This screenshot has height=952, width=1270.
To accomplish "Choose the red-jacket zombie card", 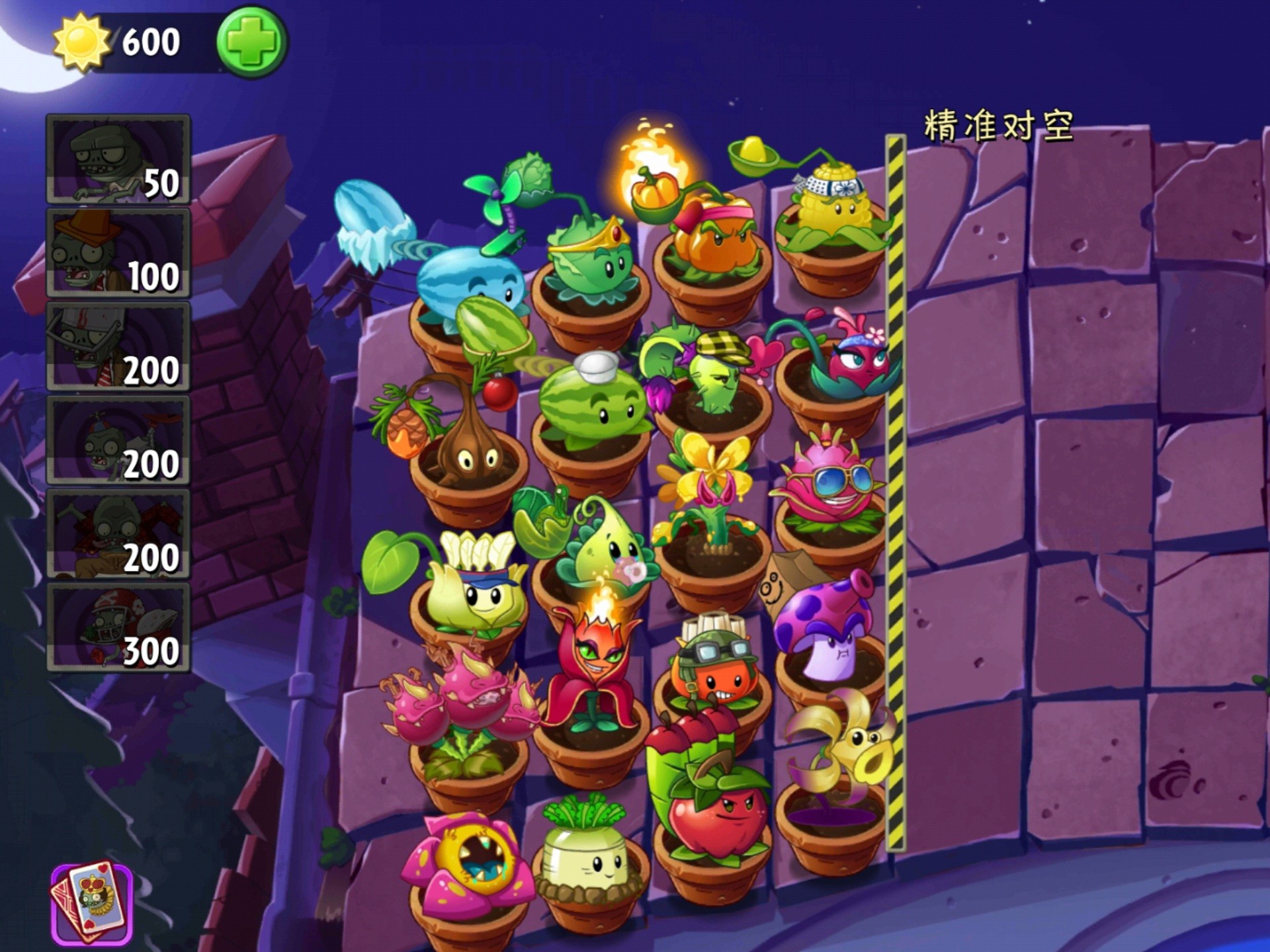I will tap(118, 534).
